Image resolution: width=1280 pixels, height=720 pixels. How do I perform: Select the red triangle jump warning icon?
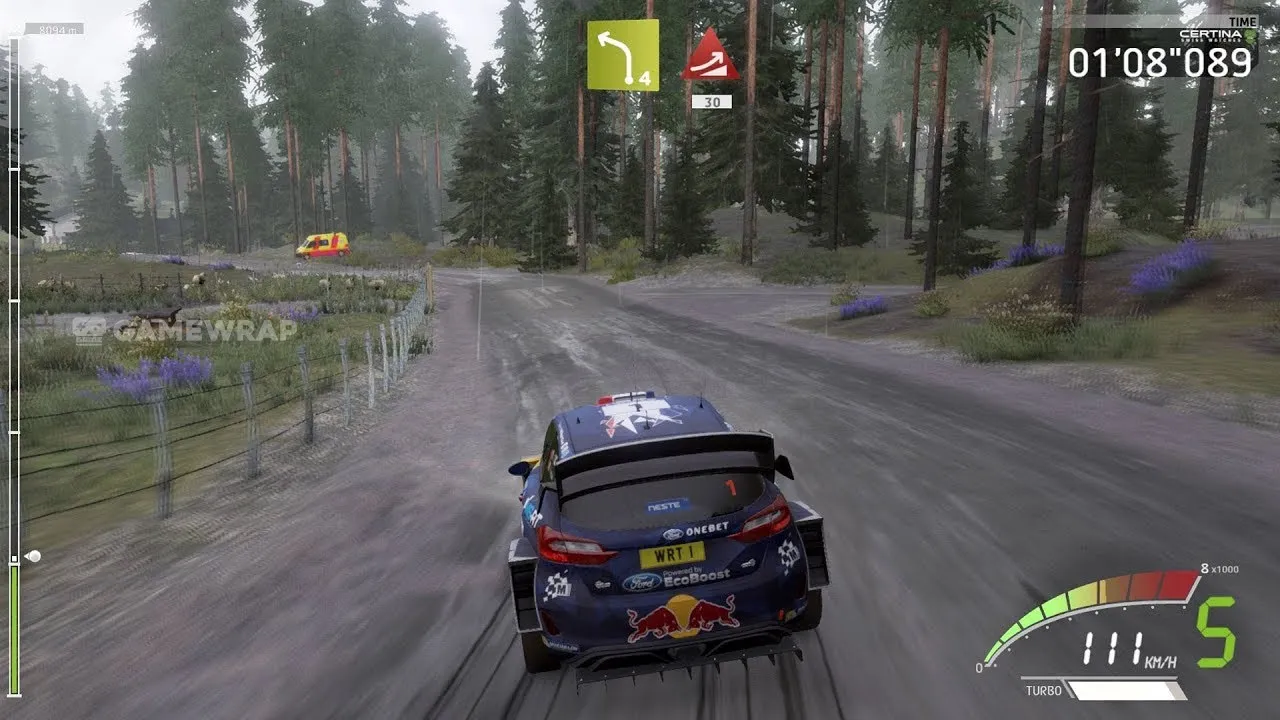click(710, 56)
